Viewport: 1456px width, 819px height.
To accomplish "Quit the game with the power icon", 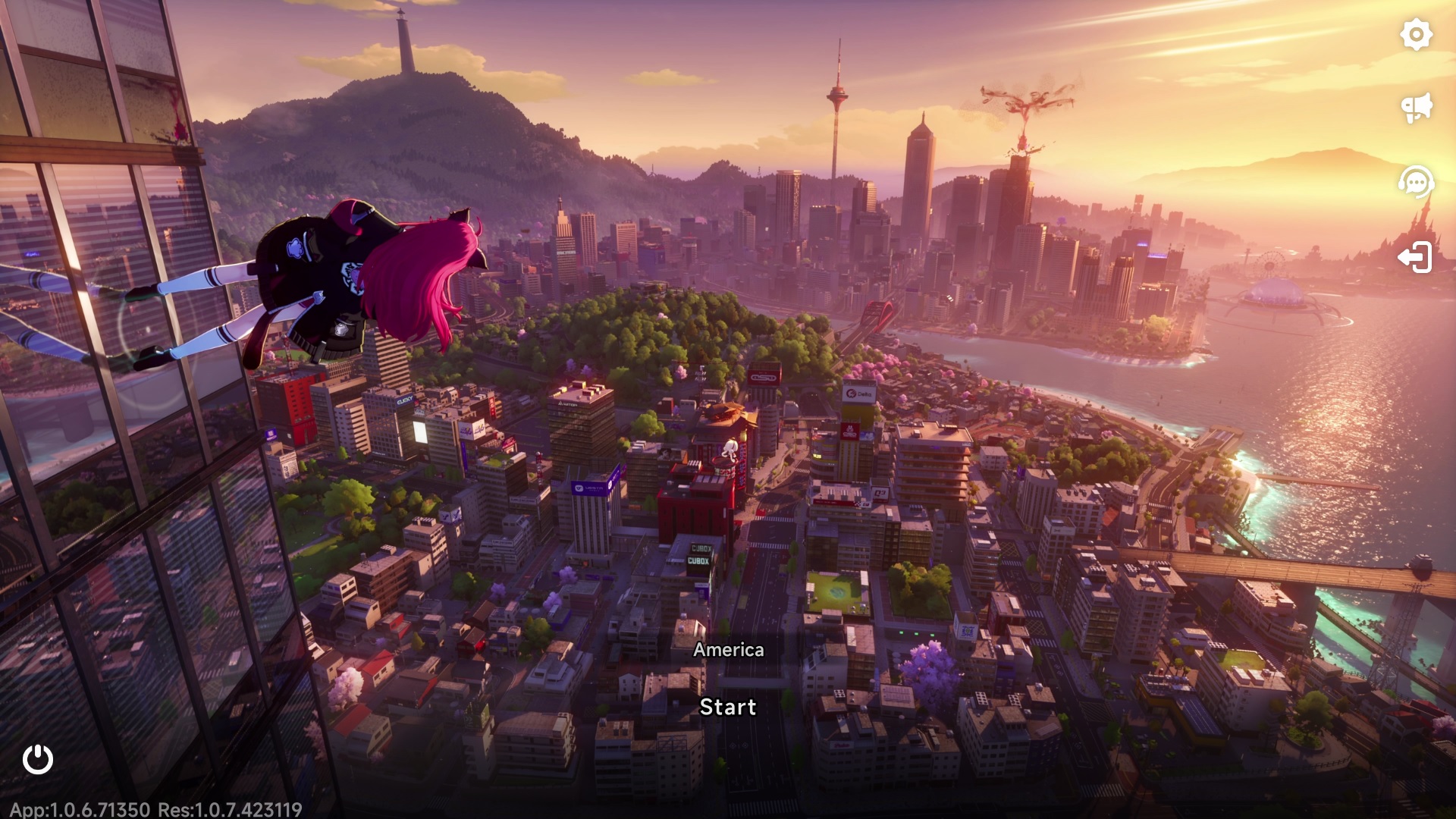I will [38, 759].
